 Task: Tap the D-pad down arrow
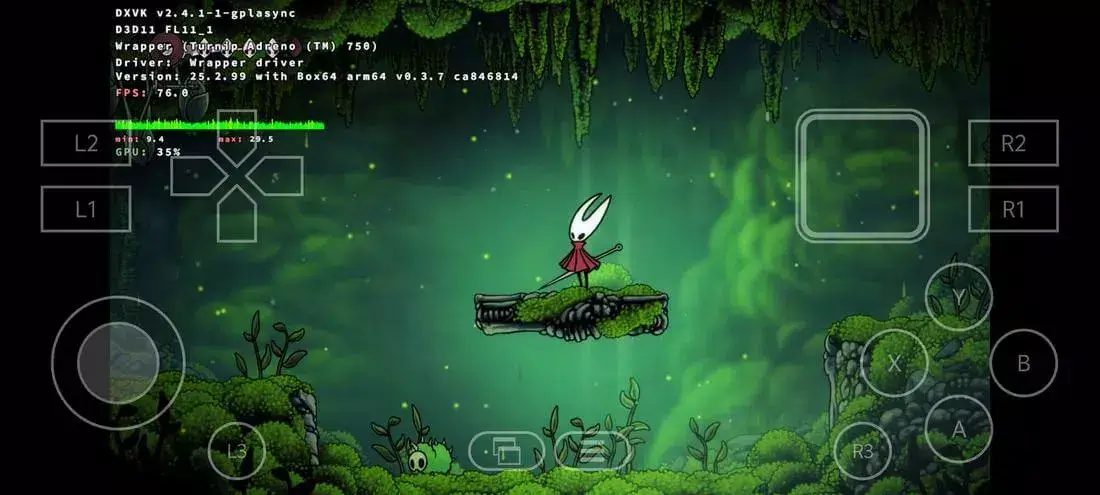237,217
